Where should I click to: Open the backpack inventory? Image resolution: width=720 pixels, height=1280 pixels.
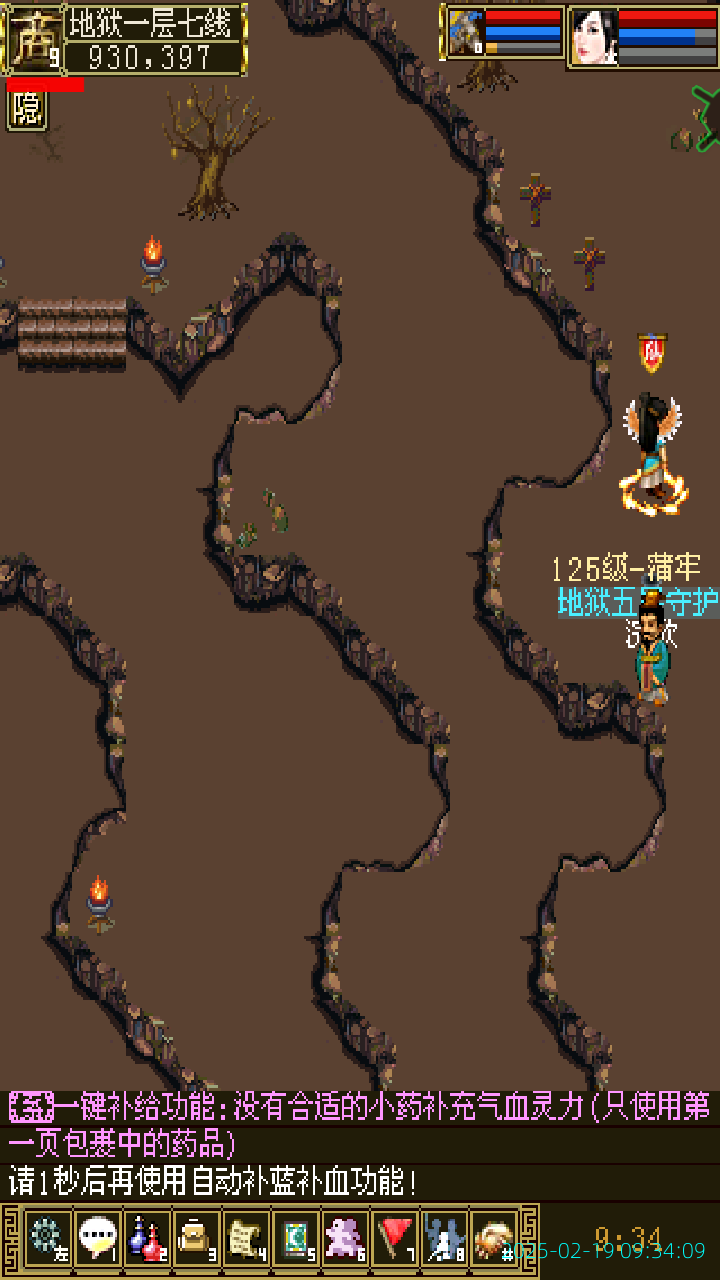(196, 1238)
